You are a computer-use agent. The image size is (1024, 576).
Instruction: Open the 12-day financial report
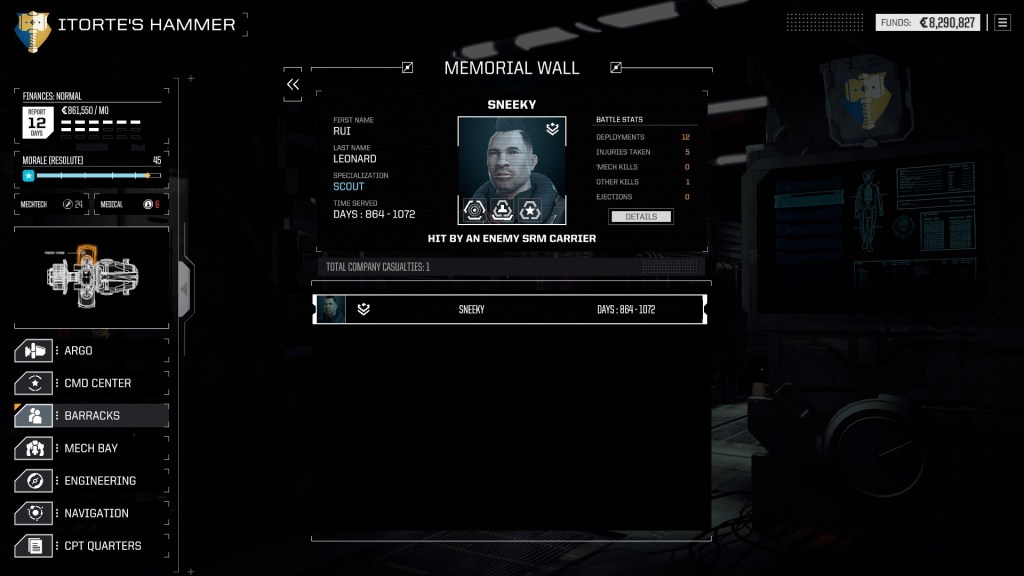click(36, 122)
